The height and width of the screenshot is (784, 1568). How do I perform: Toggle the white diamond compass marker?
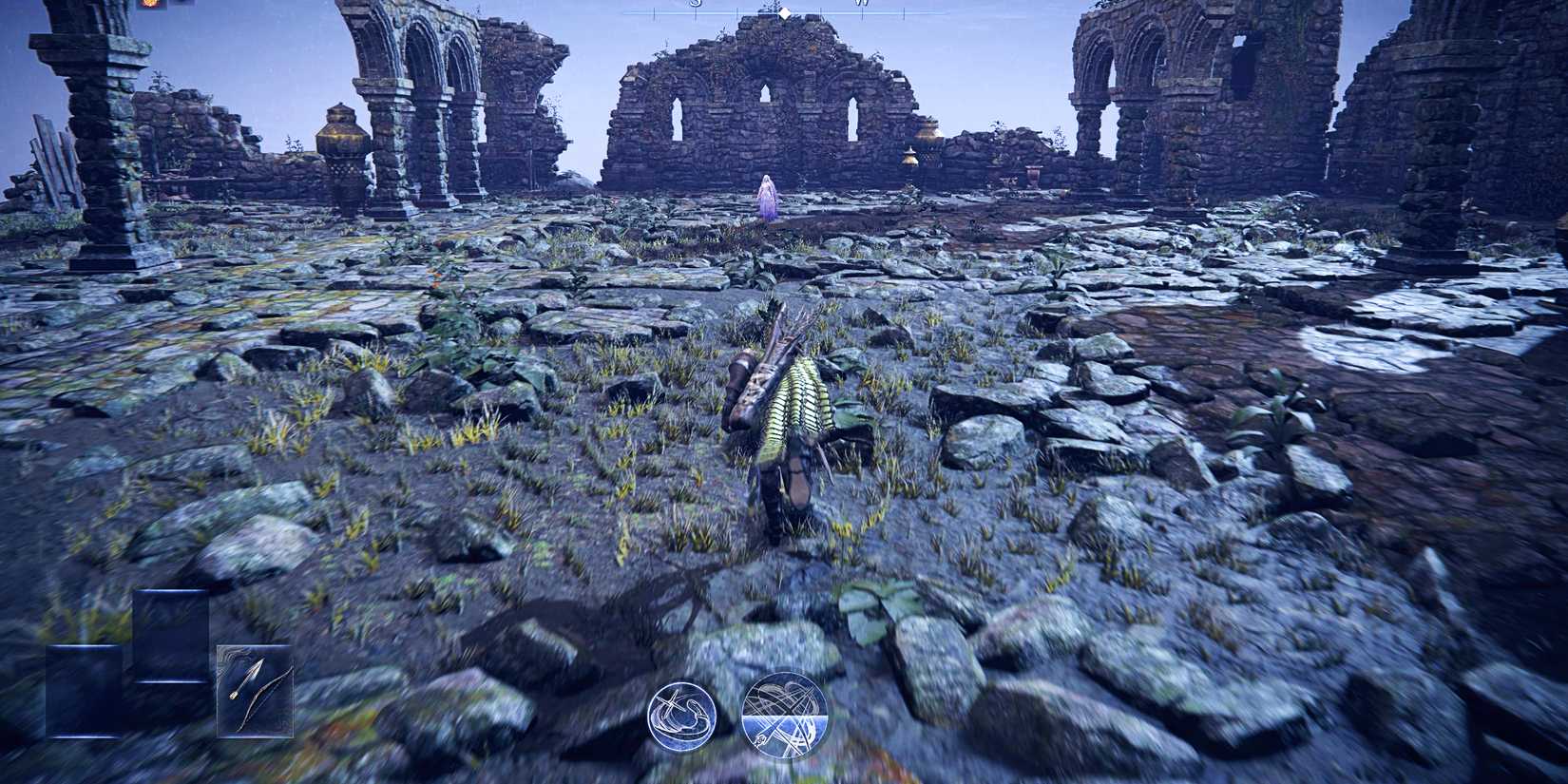pos(786,13)
